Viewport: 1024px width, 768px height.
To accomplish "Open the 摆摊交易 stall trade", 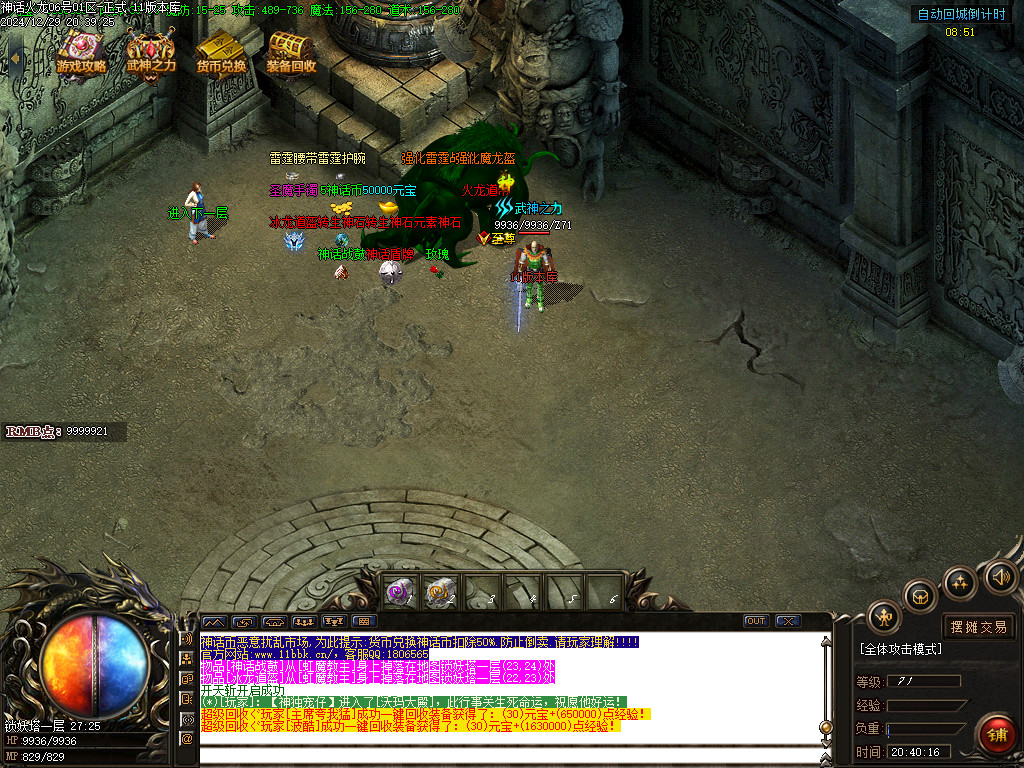I will click(979, 627).
